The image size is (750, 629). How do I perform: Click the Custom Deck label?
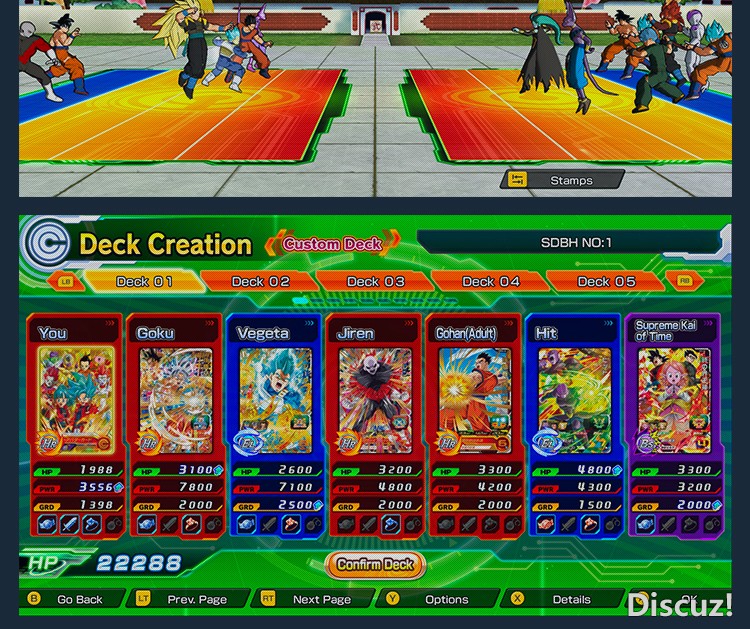(332, 244)
